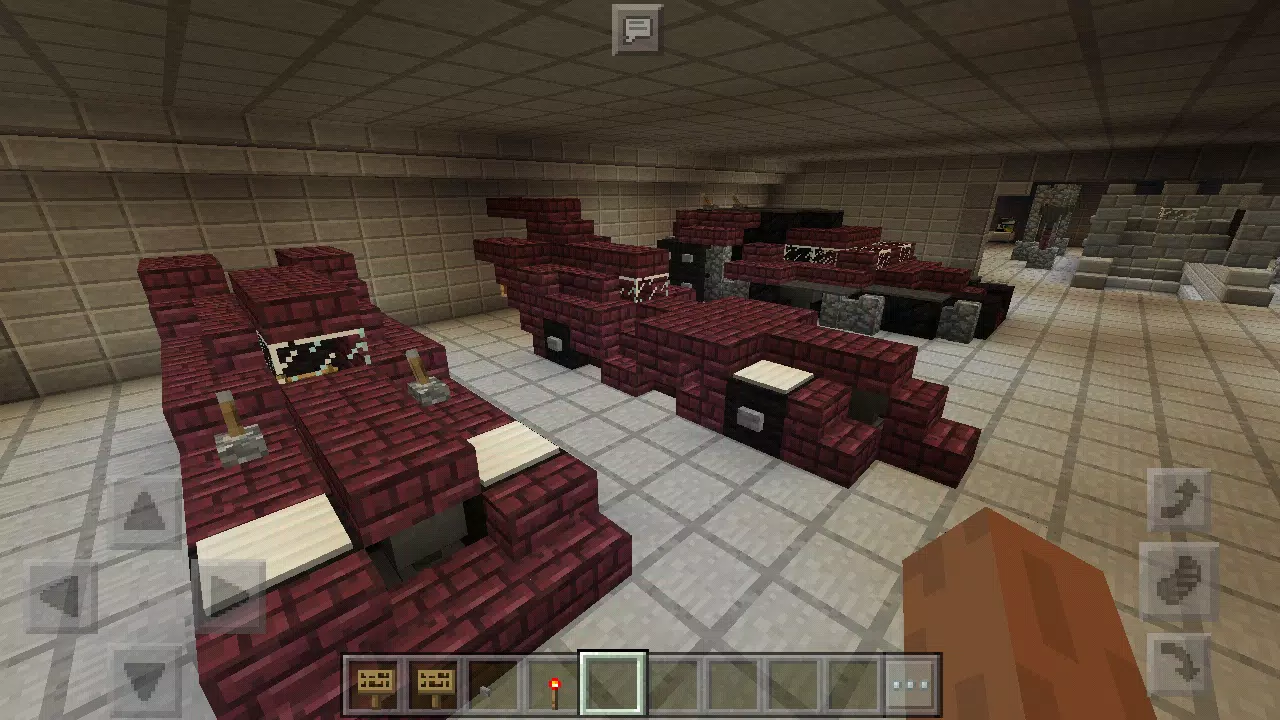Select the second sign hotbar slot
This screenshot has width=1280, height=720.
pos(432,683)
